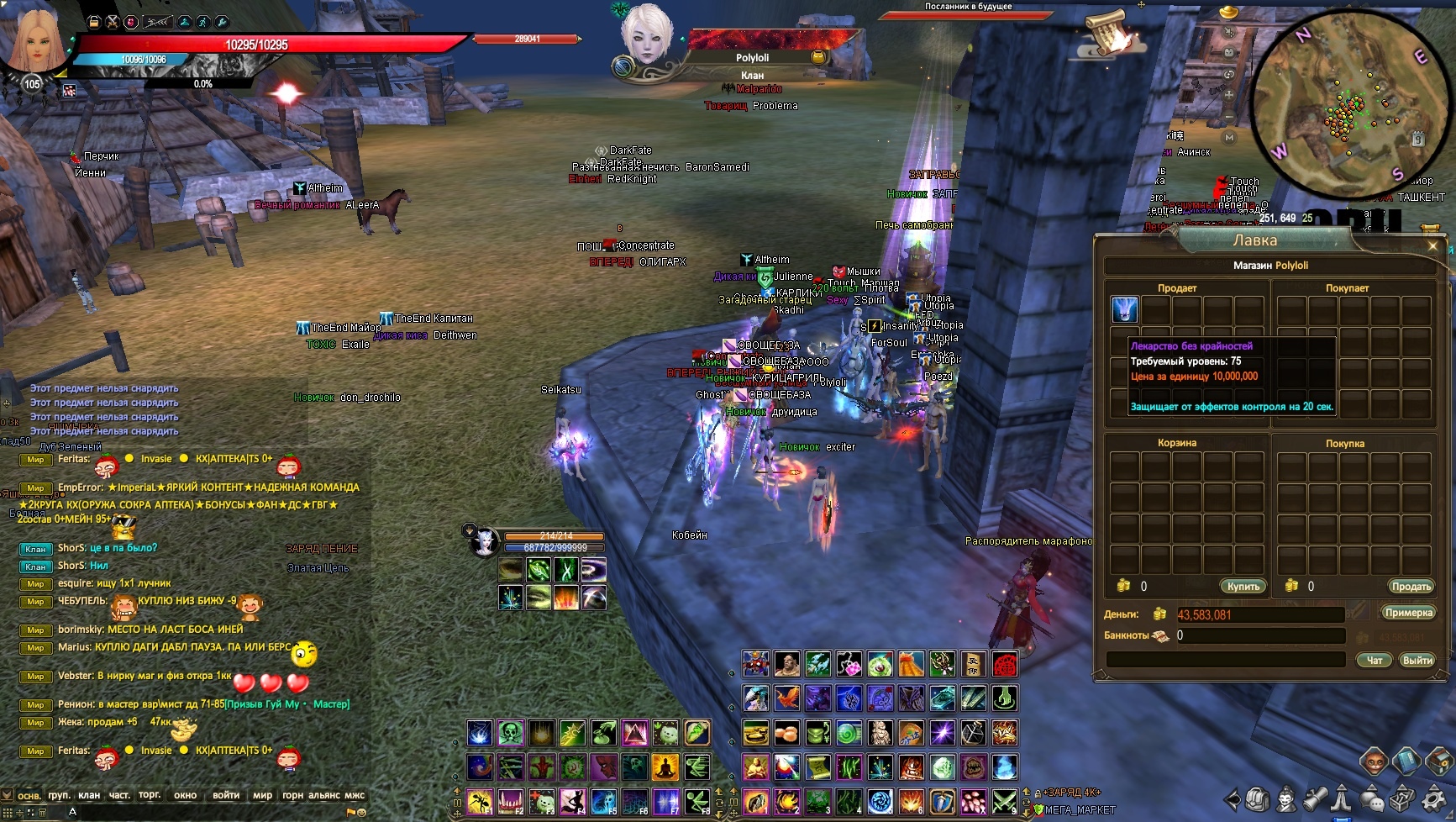
Task: Click the Продать button
Action: point(1410,587)
